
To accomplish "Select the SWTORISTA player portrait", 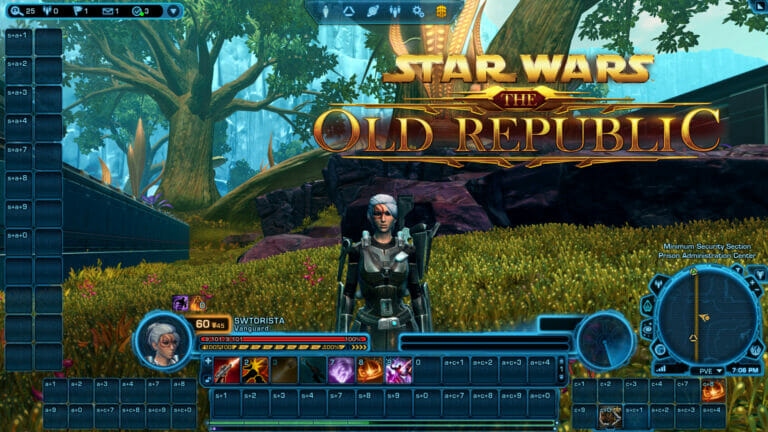I will 161,338.
